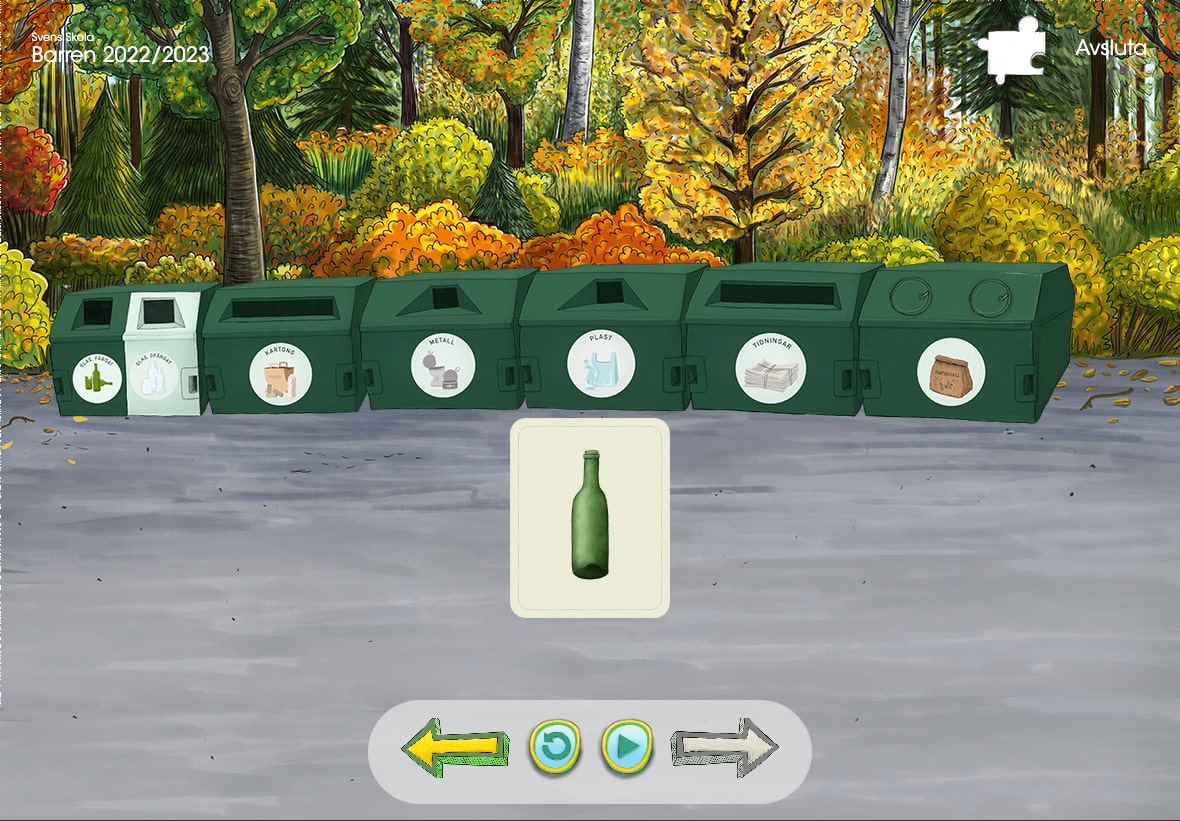
Task: Go back with the yellow left arrow
Action: click(450, 747)
